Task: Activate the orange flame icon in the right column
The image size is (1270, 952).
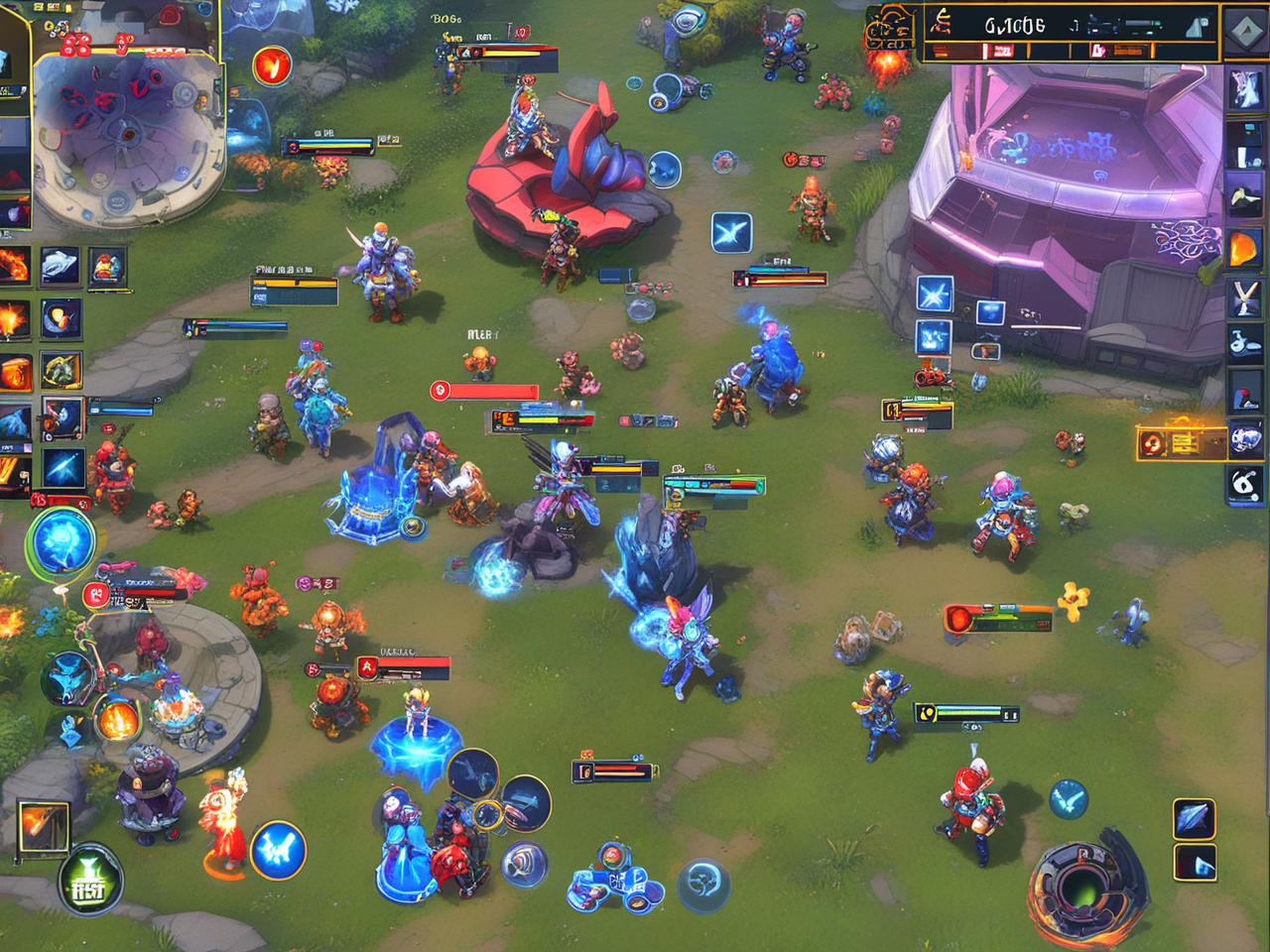Action: (1245, 248)
